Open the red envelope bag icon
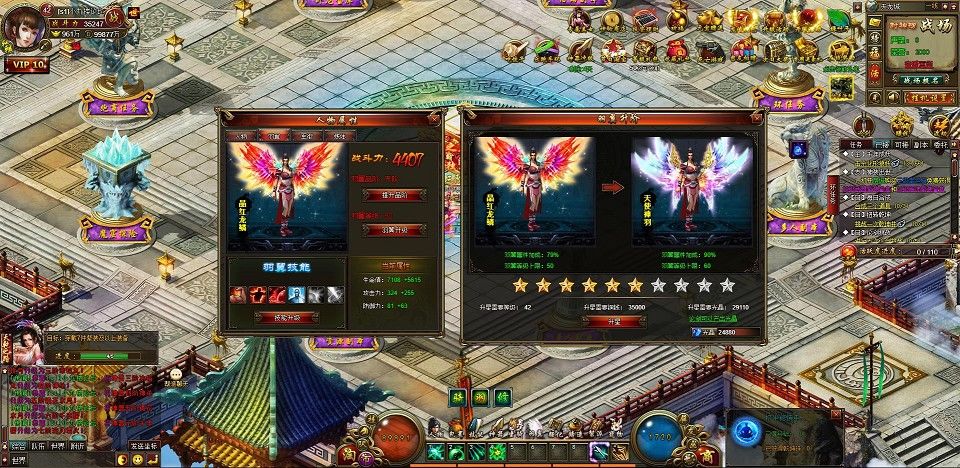The height and width of the screenshot is (468, 960). point(677,49)
